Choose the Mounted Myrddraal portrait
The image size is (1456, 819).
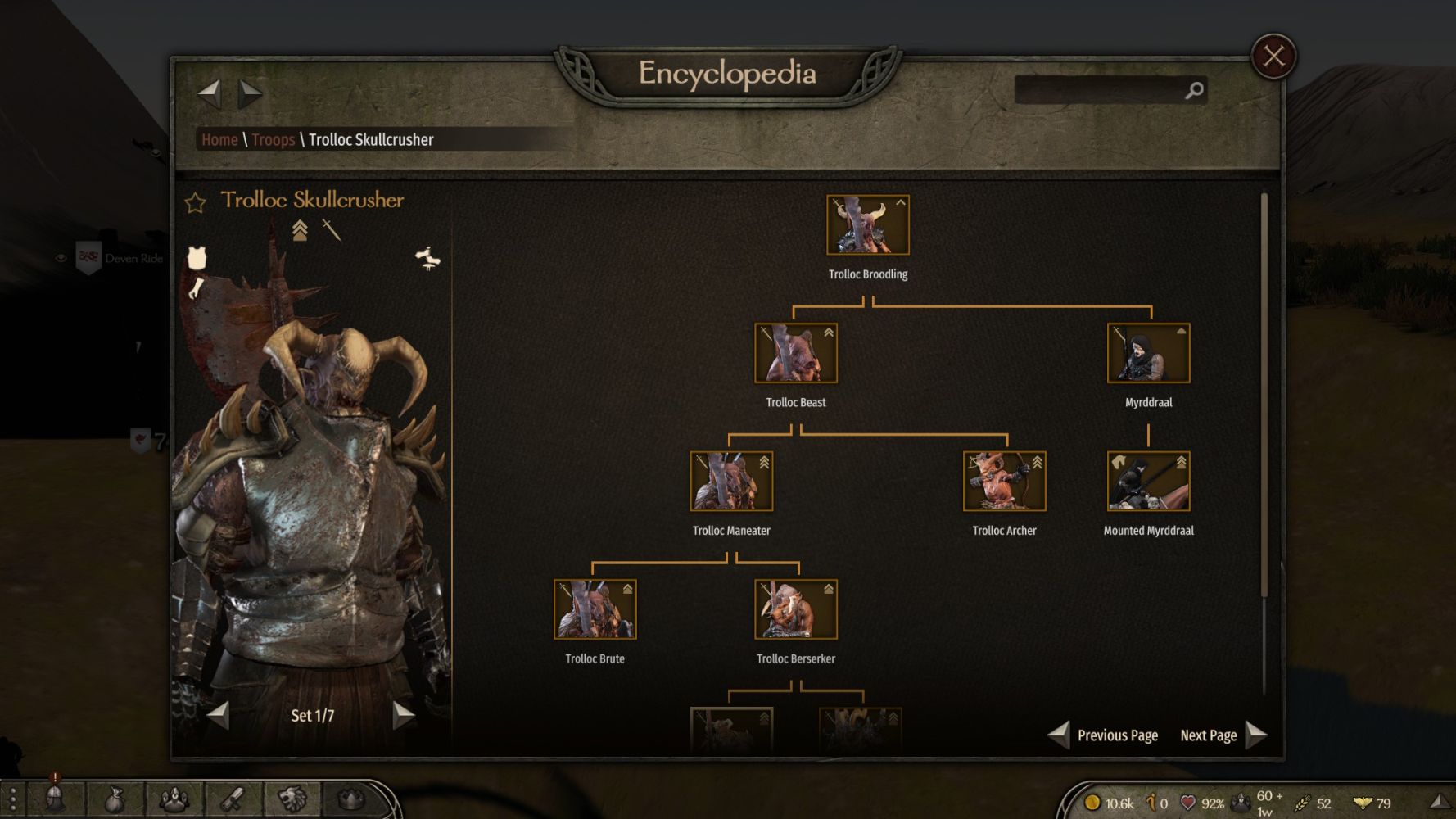click(1148, 482)
